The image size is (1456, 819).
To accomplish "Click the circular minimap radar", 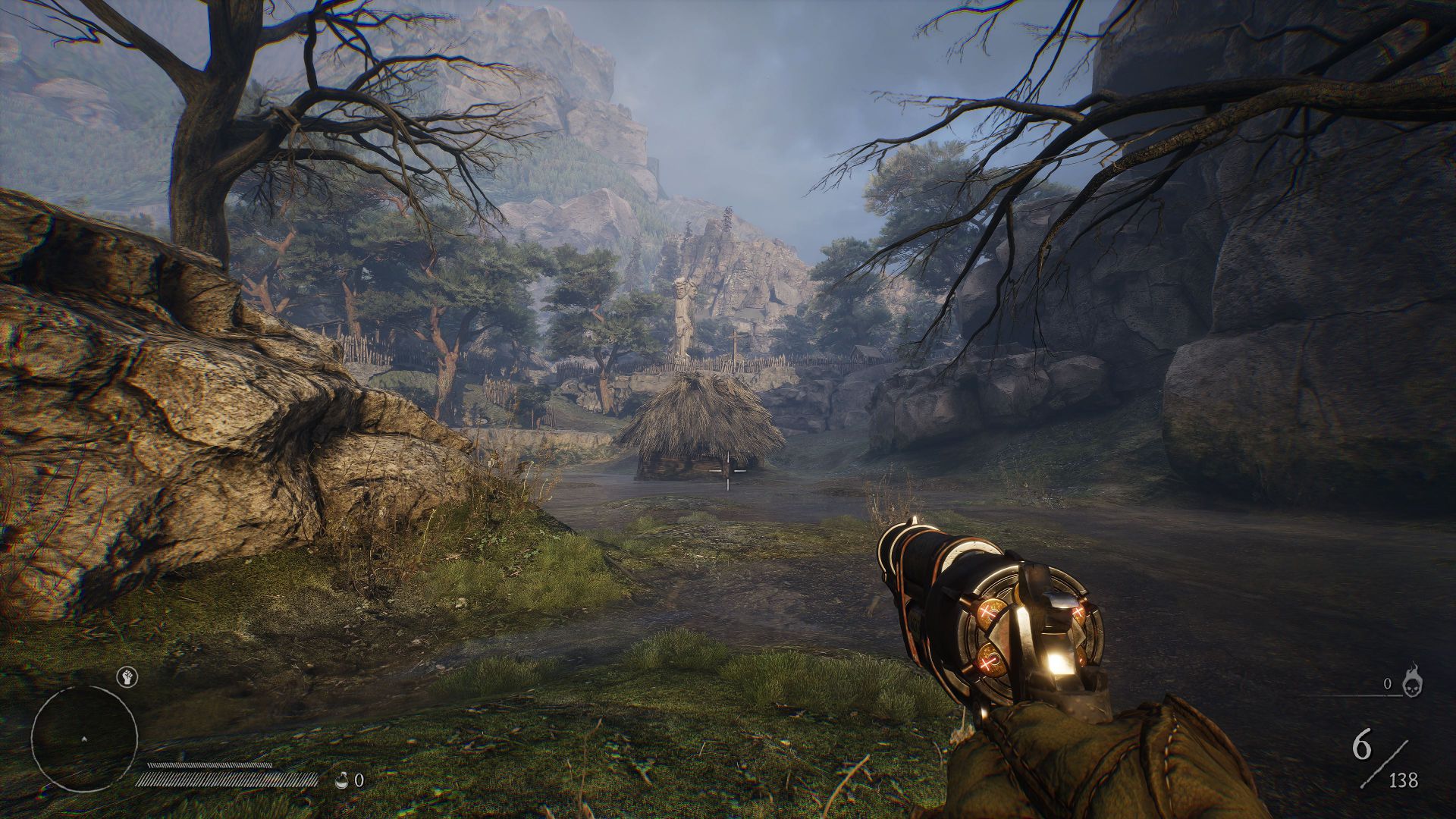I will [x=84, y=739].
